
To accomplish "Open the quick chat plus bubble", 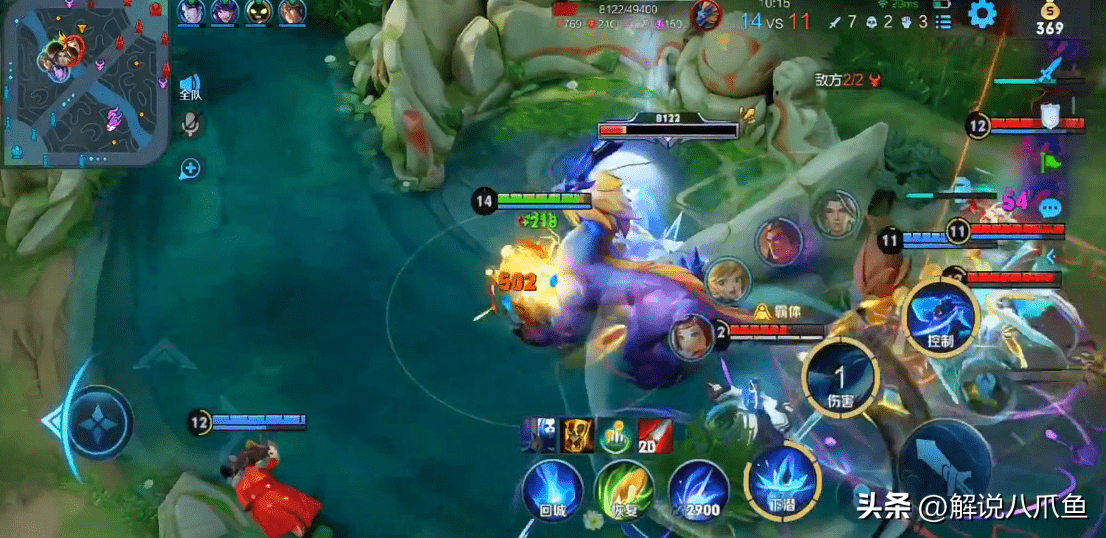I will (x=190, y=168).
